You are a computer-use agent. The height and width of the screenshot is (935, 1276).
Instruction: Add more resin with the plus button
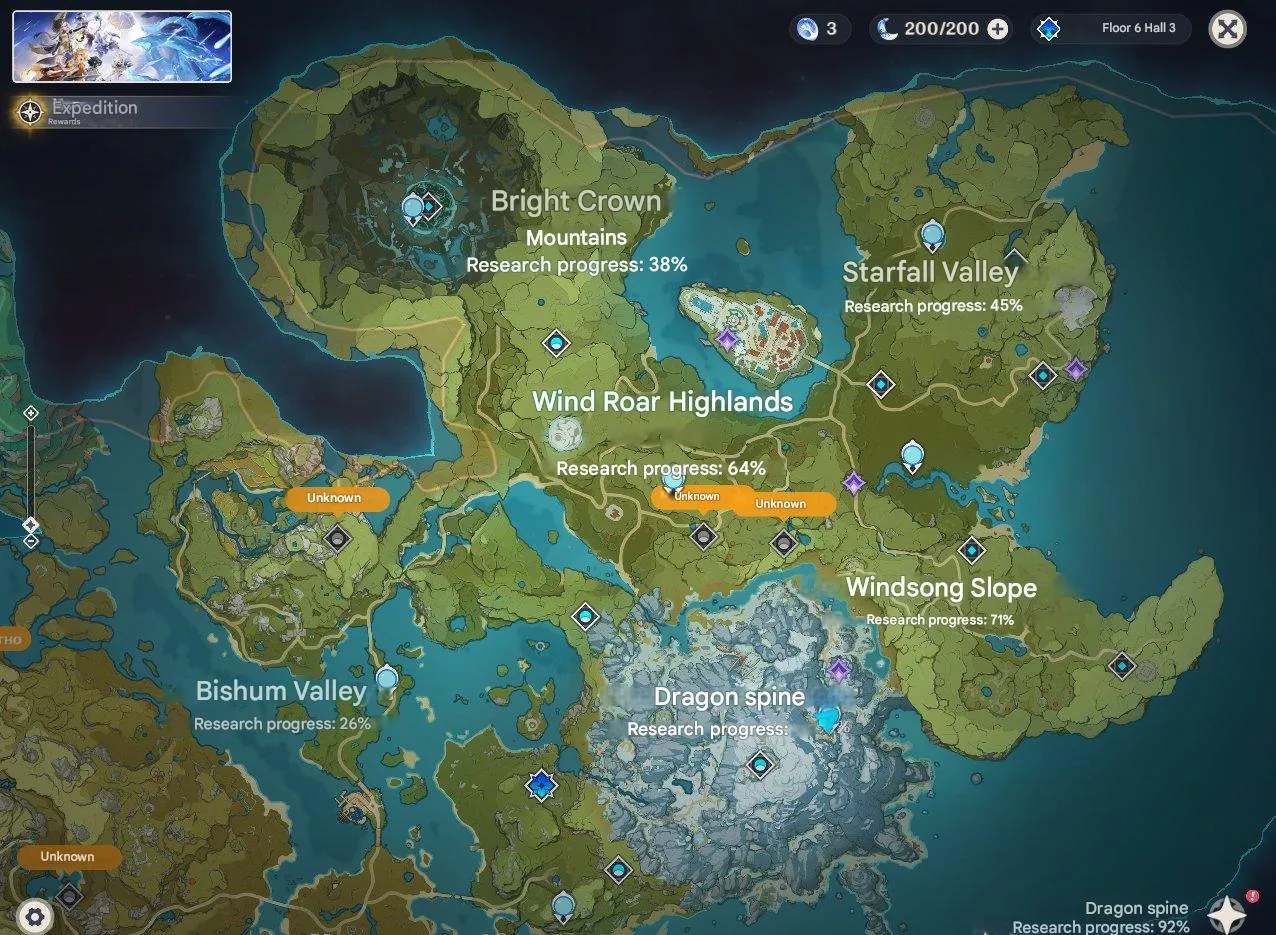pyautogui.click(x=997, y=29)
